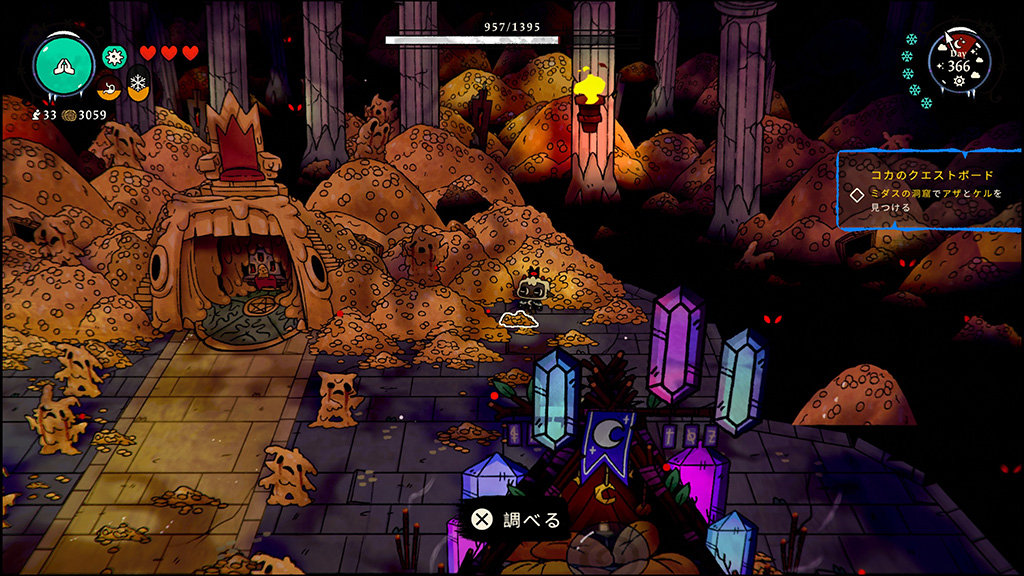Open the コカのクエストボード quest tracker
Screen dimensions: 1024x576
point(926,191)
